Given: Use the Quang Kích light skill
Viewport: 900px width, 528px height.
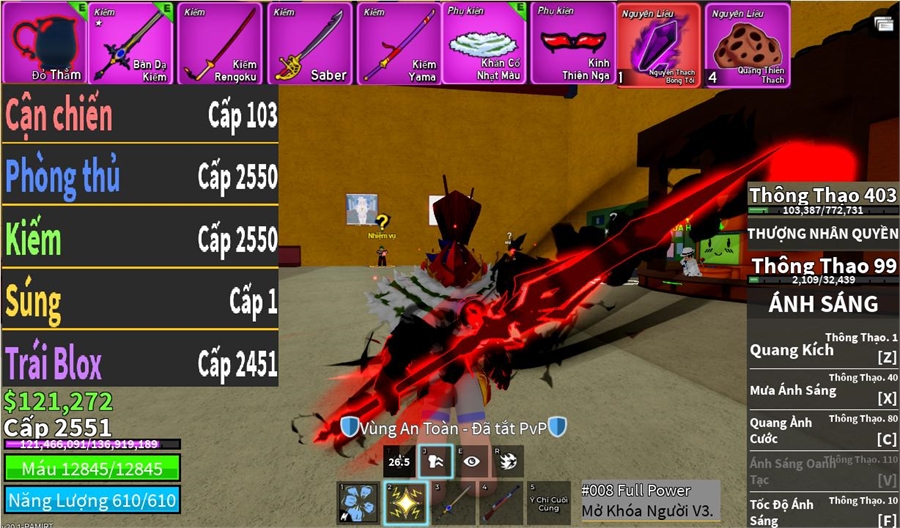Looking at the screenshot, I should [823, 350].
